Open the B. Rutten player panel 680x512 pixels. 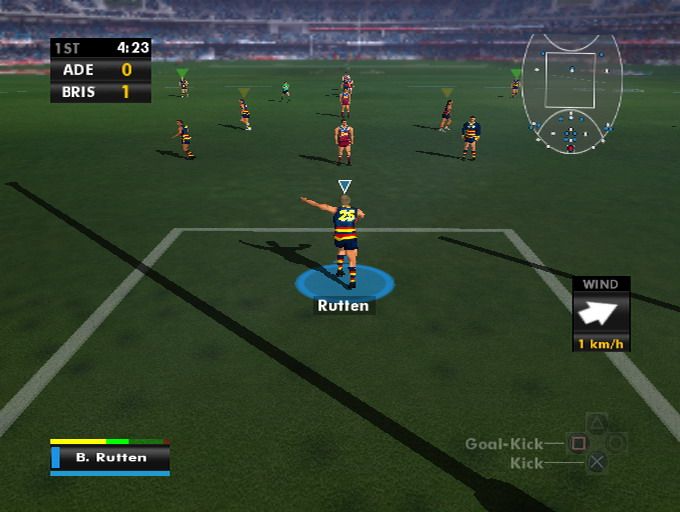tap(110, 457)
